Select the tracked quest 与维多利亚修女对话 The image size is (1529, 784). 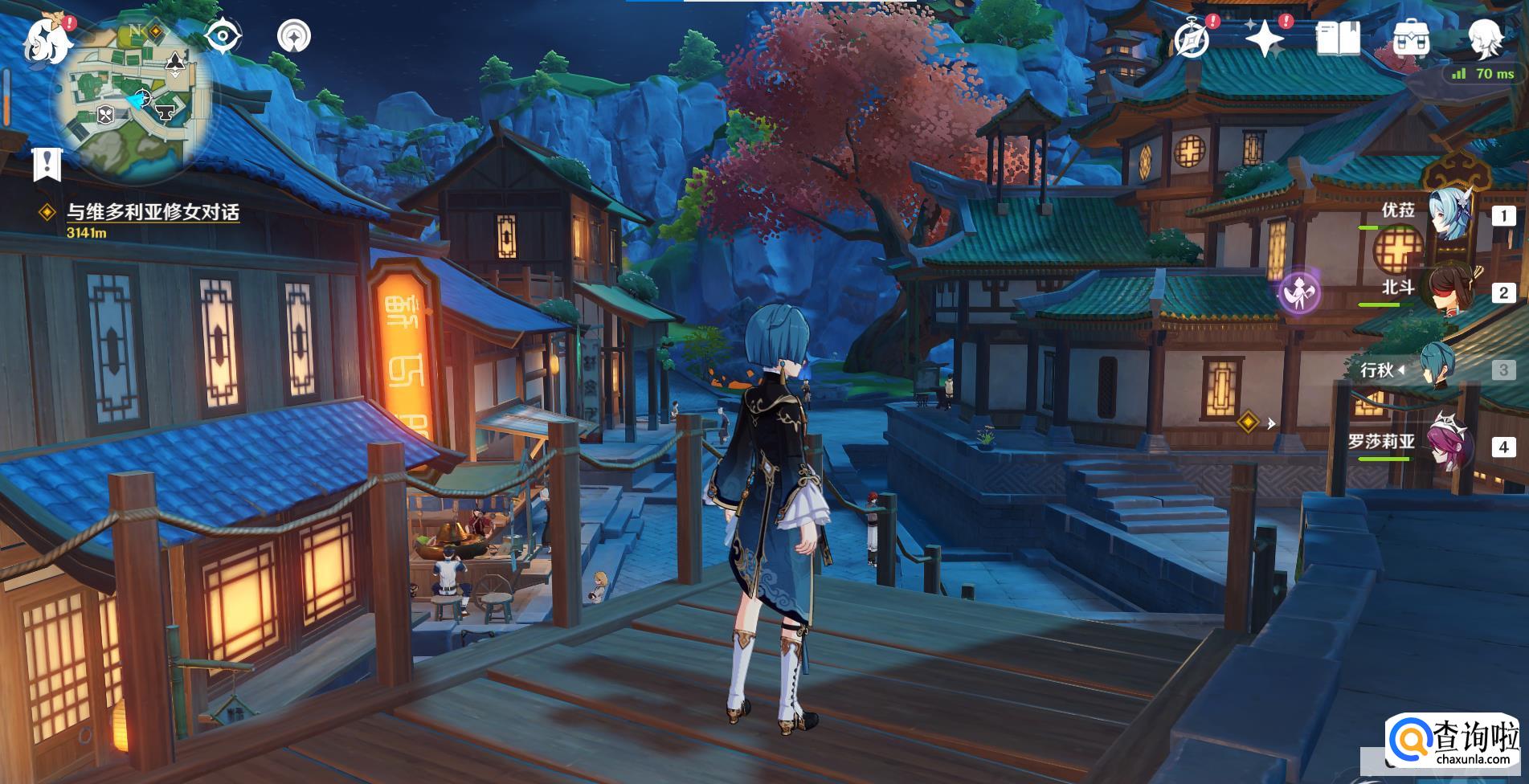[x=152, y=212]
